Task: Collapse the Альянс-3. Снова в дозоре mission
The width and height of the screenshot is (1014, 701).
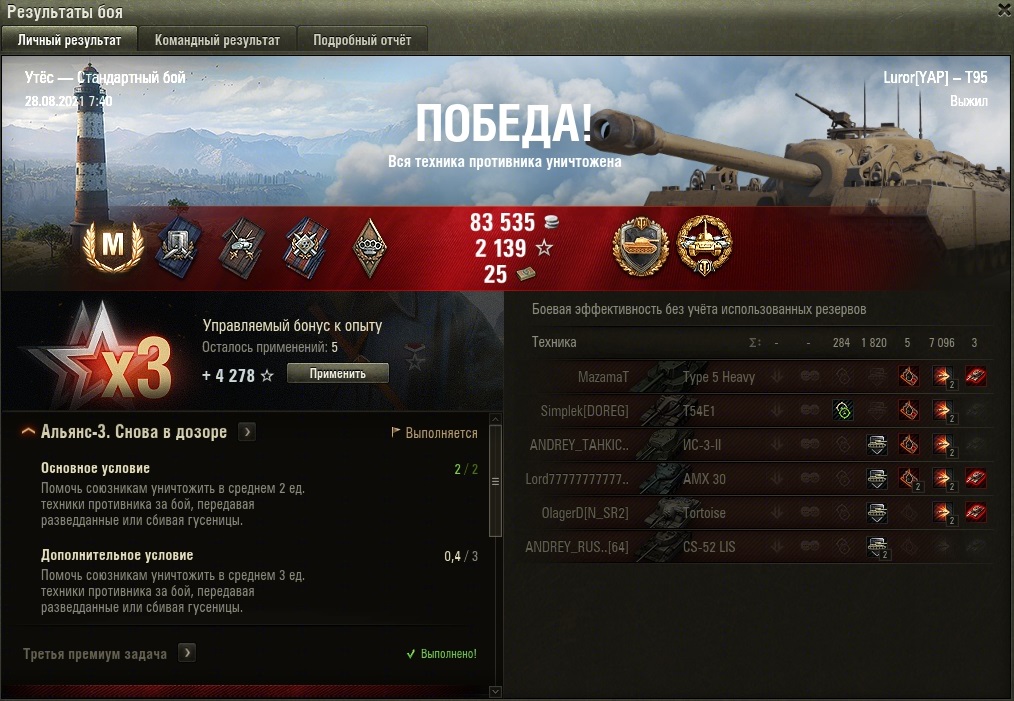Action: click(29, 432)
